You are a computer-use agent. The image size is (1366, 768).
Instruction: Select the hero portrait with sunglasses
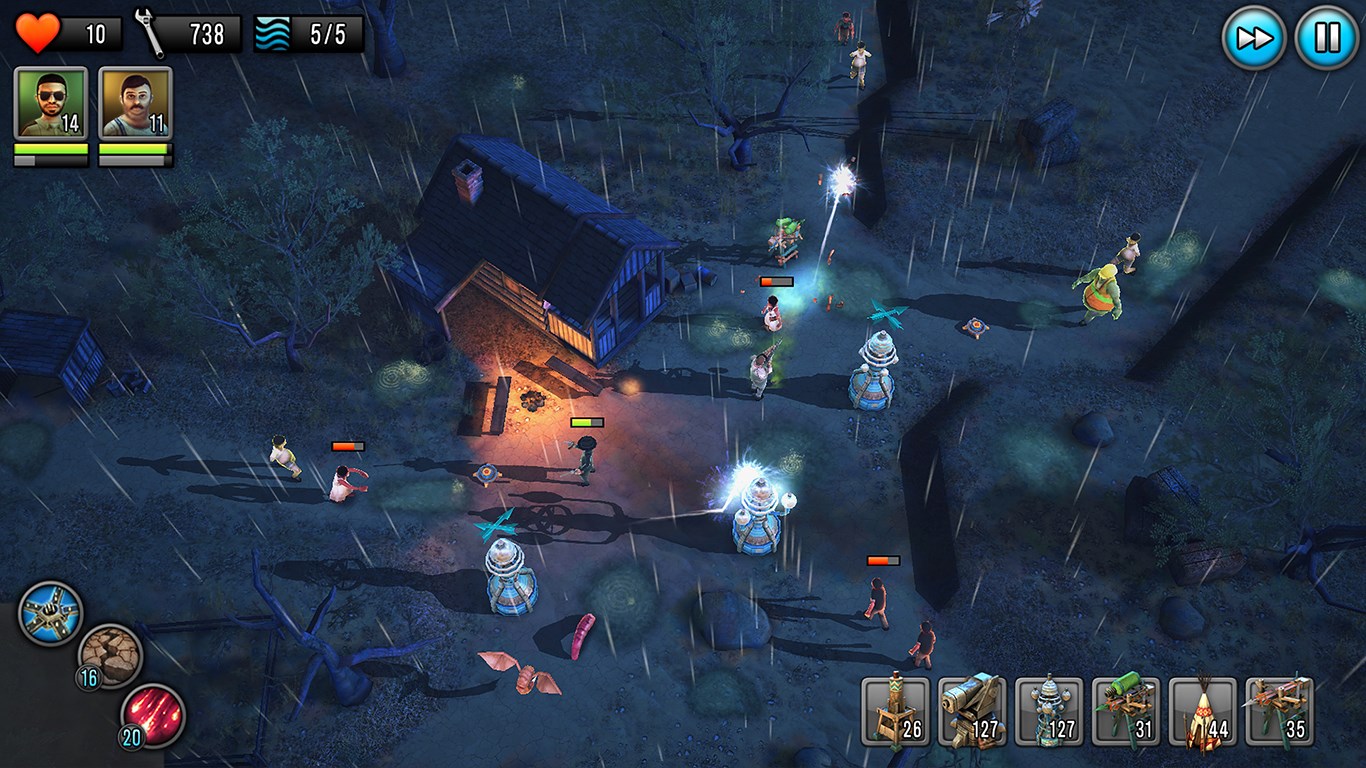pos(50,103)
